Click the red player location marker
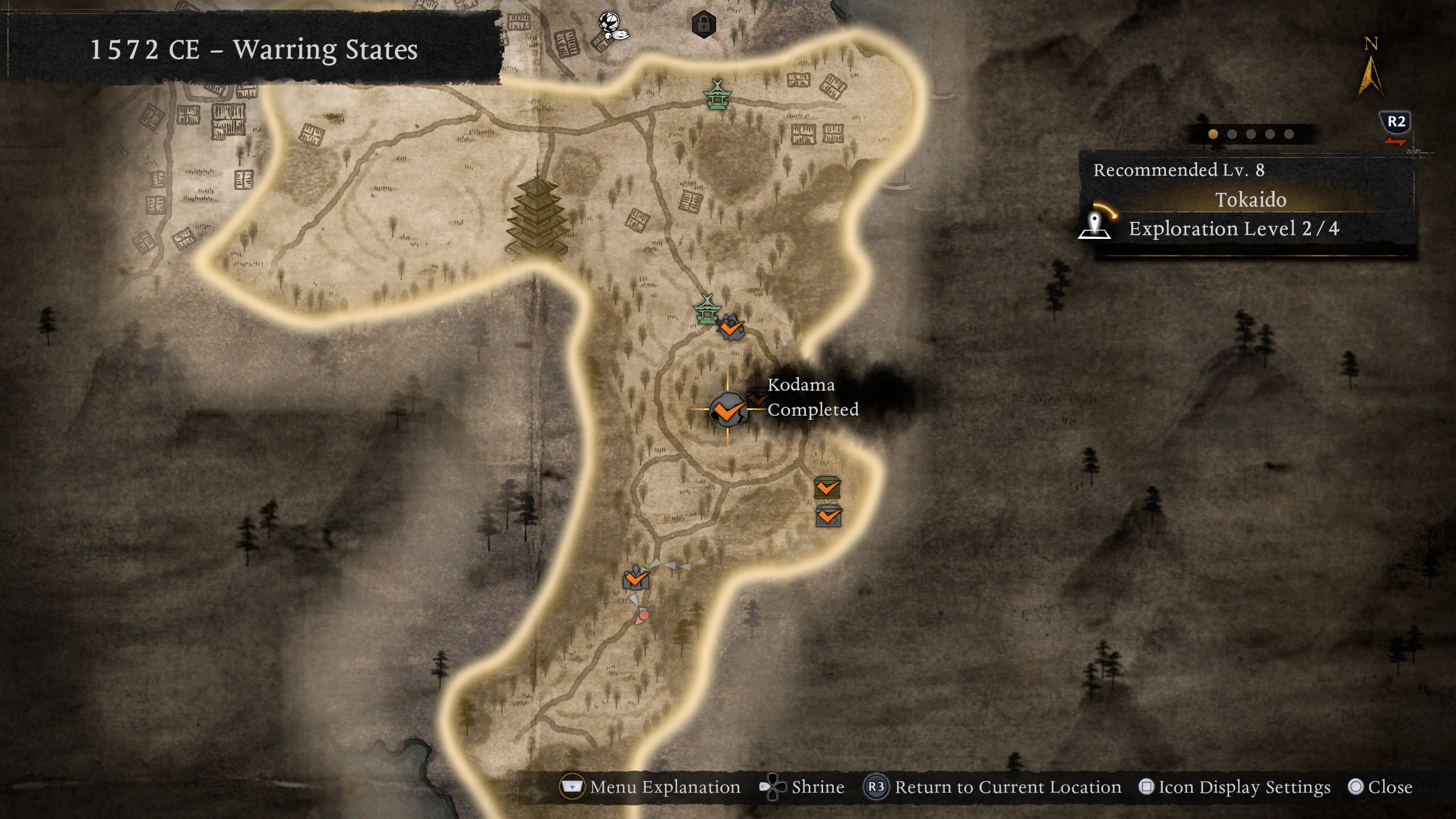This screenshot has width=1456, height=819. point(643,615)
